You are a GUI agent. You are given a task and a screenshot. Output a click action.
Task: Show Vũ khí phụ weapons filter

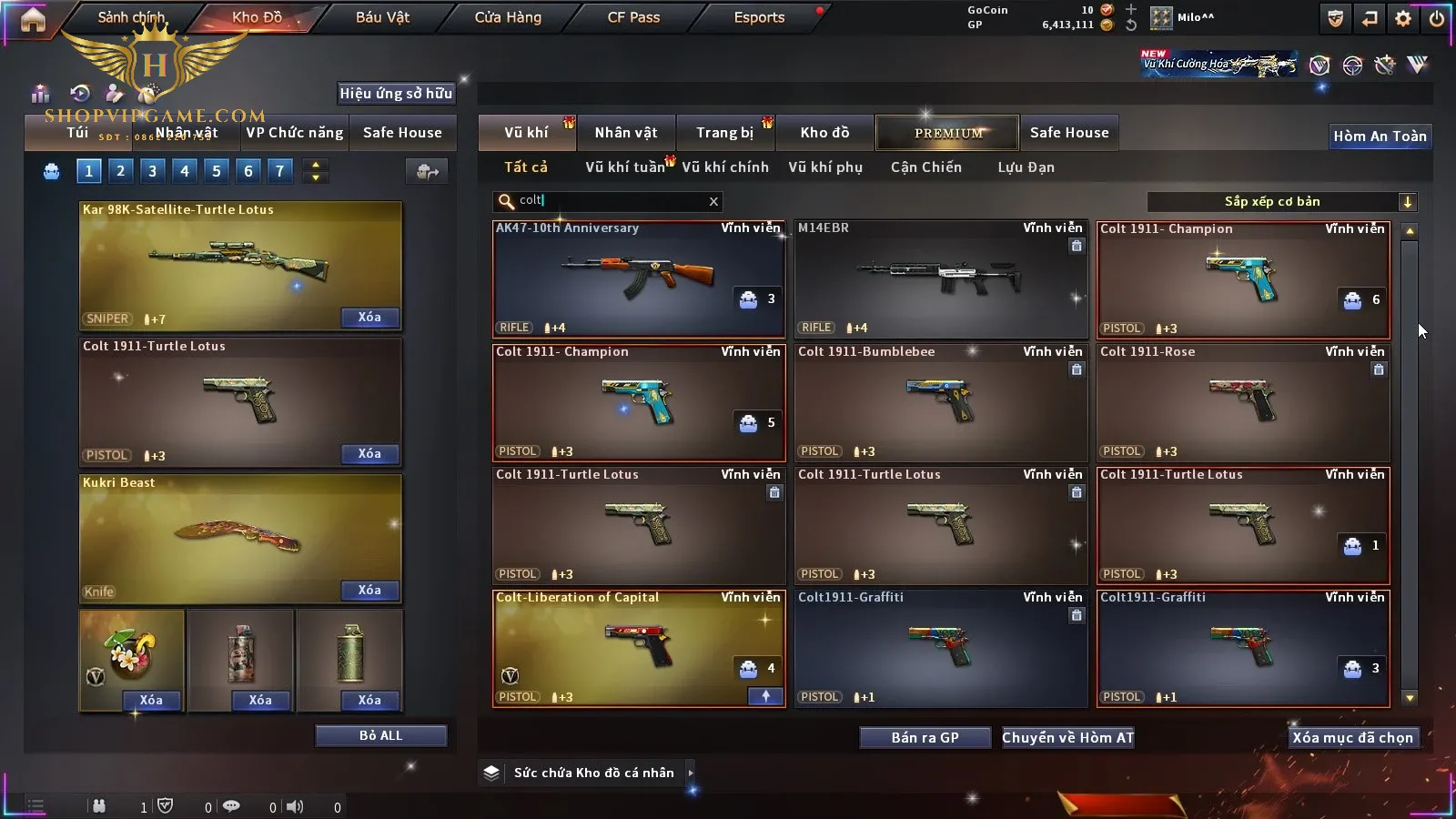pos(824,167)
